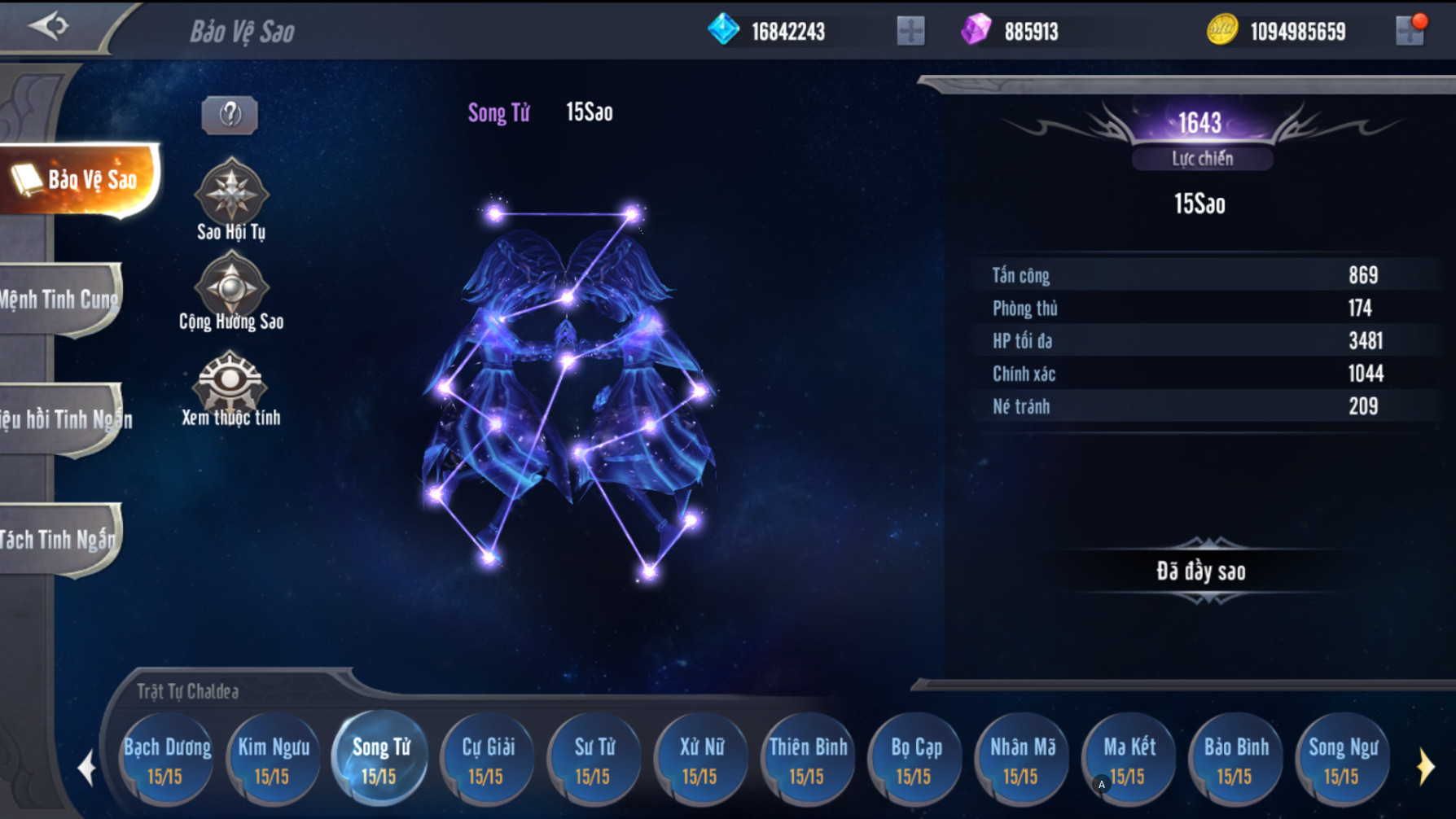Add gold coins with the plus button
The height and width of the screenshot is (819, 1456).
click(1410, 31)
